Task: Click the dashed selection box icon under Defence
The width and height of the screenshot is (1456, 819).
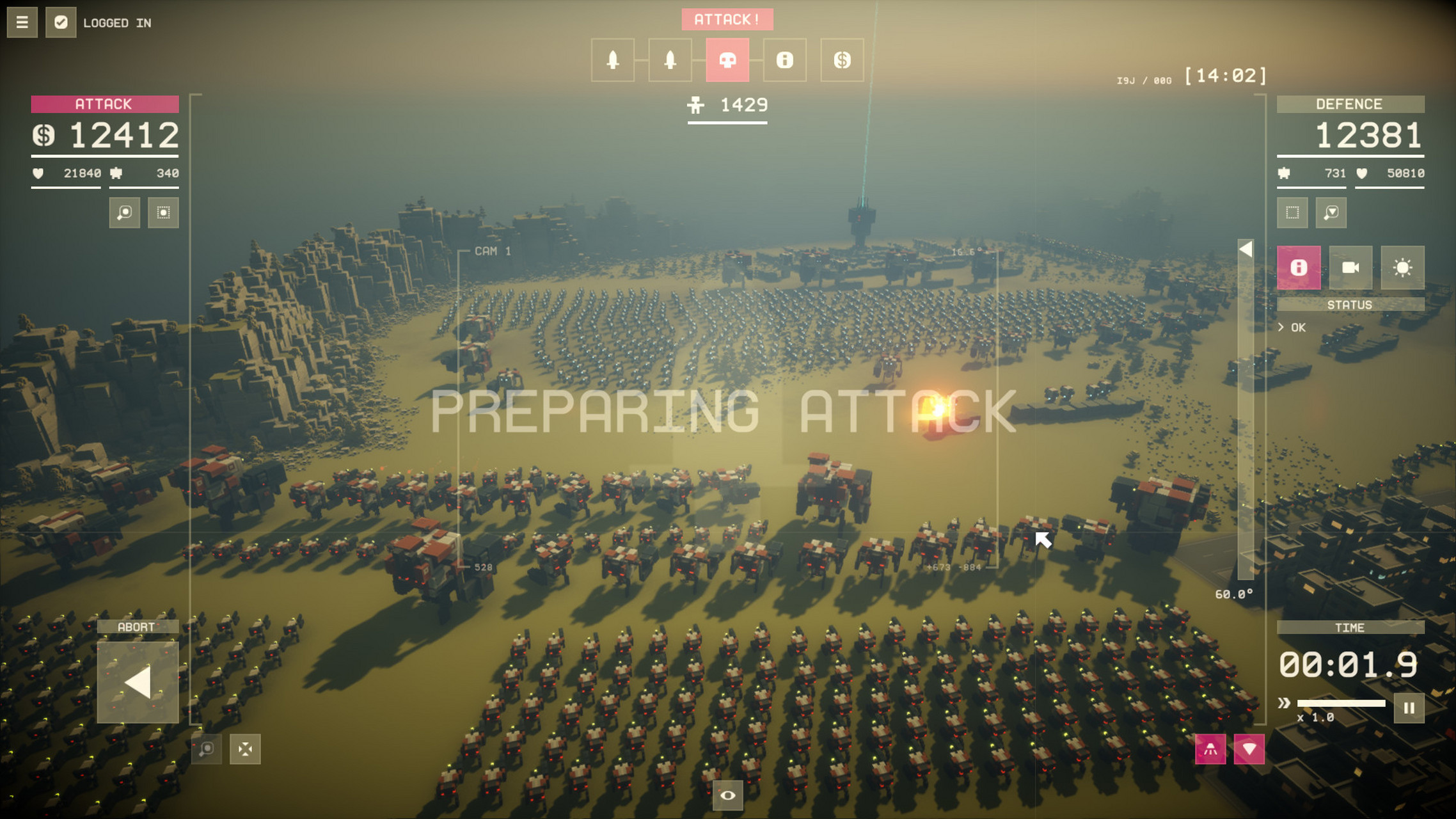Action: coord(1293,213)
